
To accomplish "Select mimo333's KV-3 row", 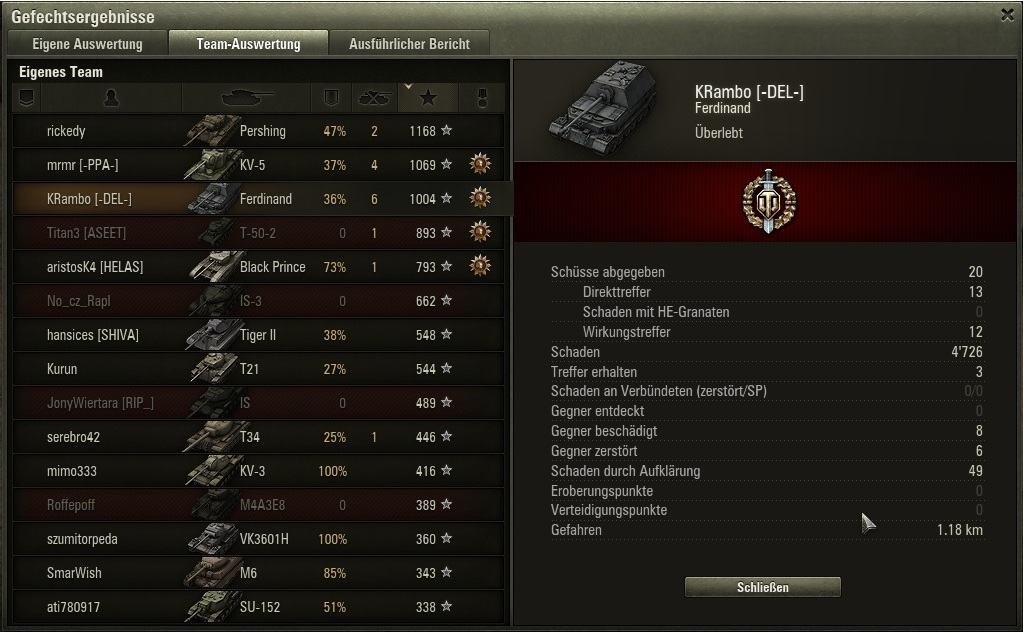I will 260,471.
